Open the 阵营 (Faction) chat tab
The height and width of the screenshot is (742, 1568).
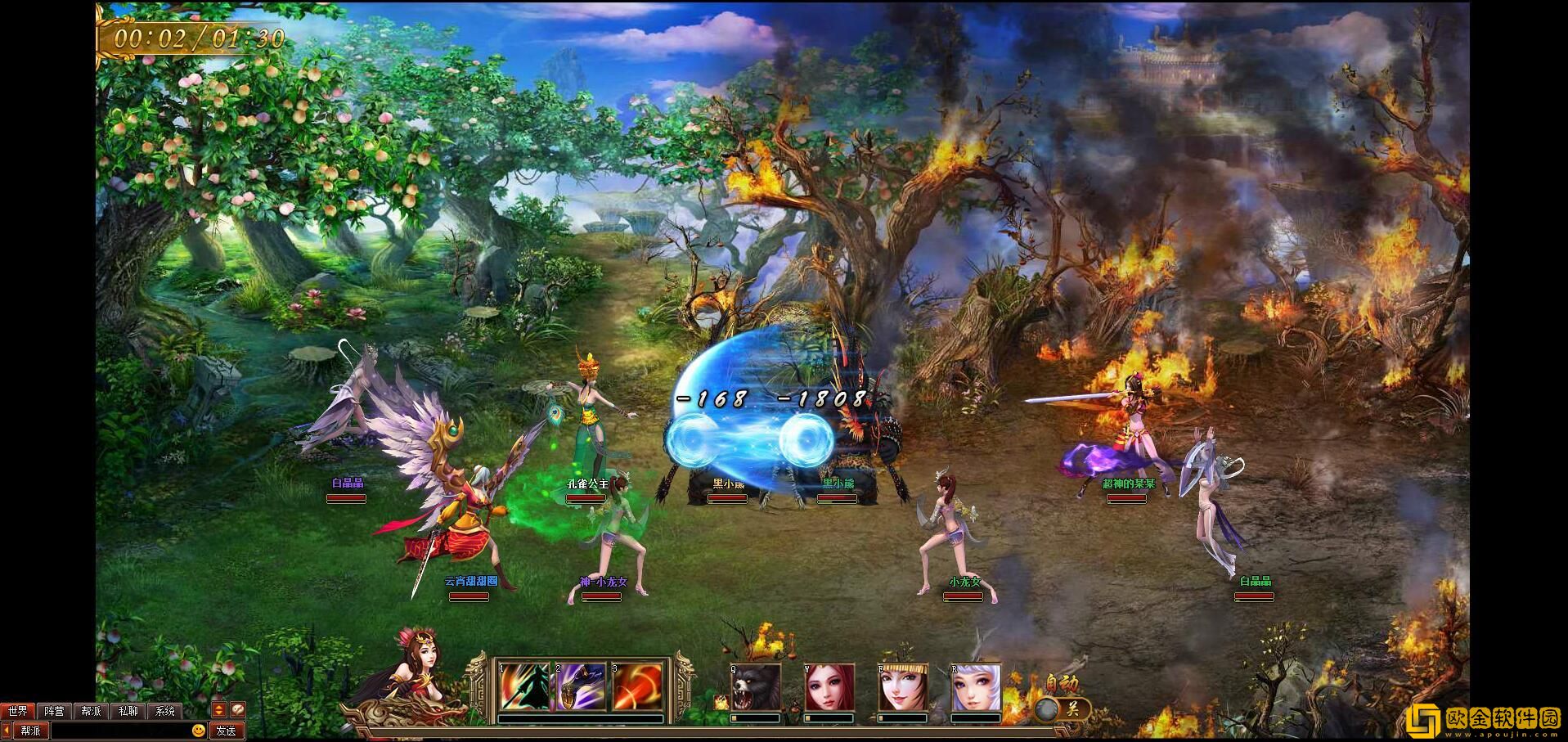(54, 711)
